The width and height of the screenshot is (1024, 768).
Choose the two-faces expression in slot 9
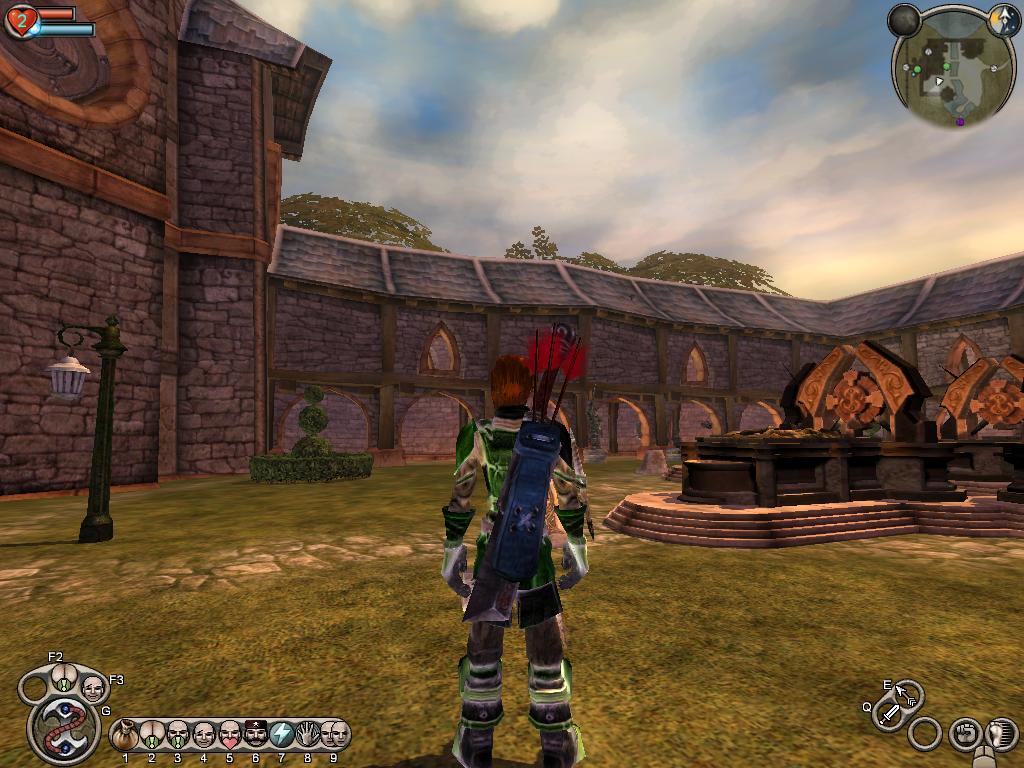[x=334, y=736]
